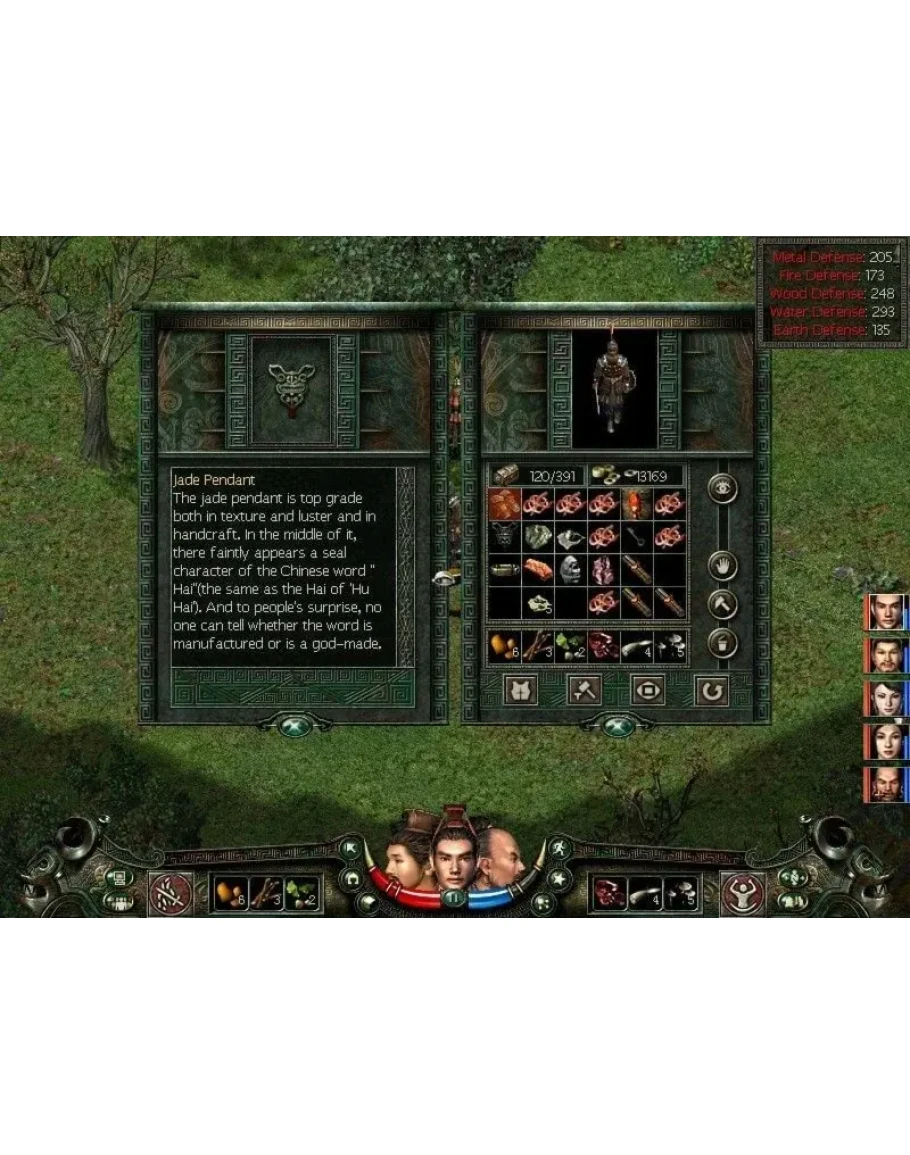This screenshot has width=910, height=1155.
Task: Select the dark horned helmet in the inventory grid
Action: (x=505, y=537)
